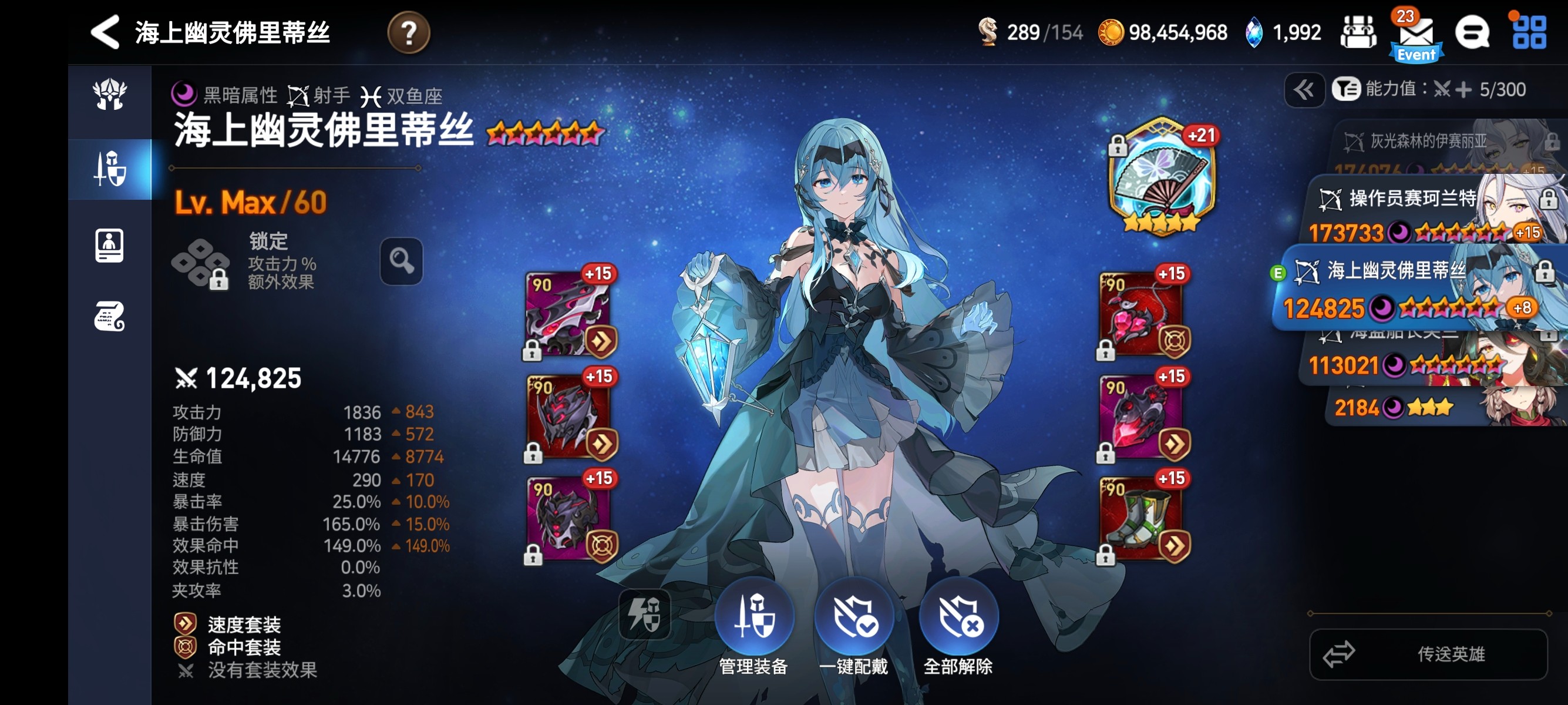The height and width of the screenshot is (705, 1568).
Task: Open the chat bubble icon
Action: pyautogui.click(x=1472, y=32)
